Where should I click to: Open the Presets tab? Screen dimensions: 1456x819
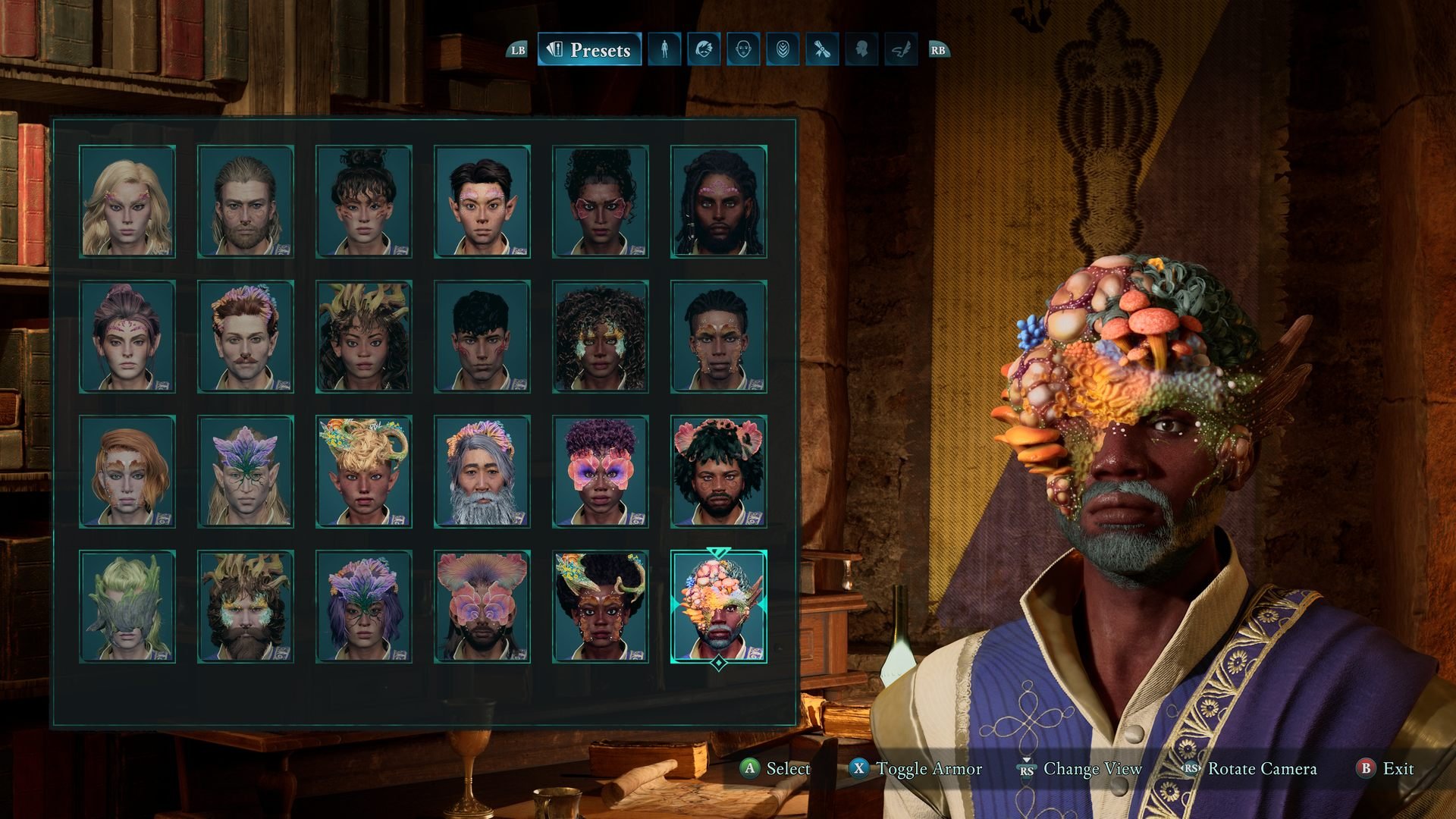(589, 50)
